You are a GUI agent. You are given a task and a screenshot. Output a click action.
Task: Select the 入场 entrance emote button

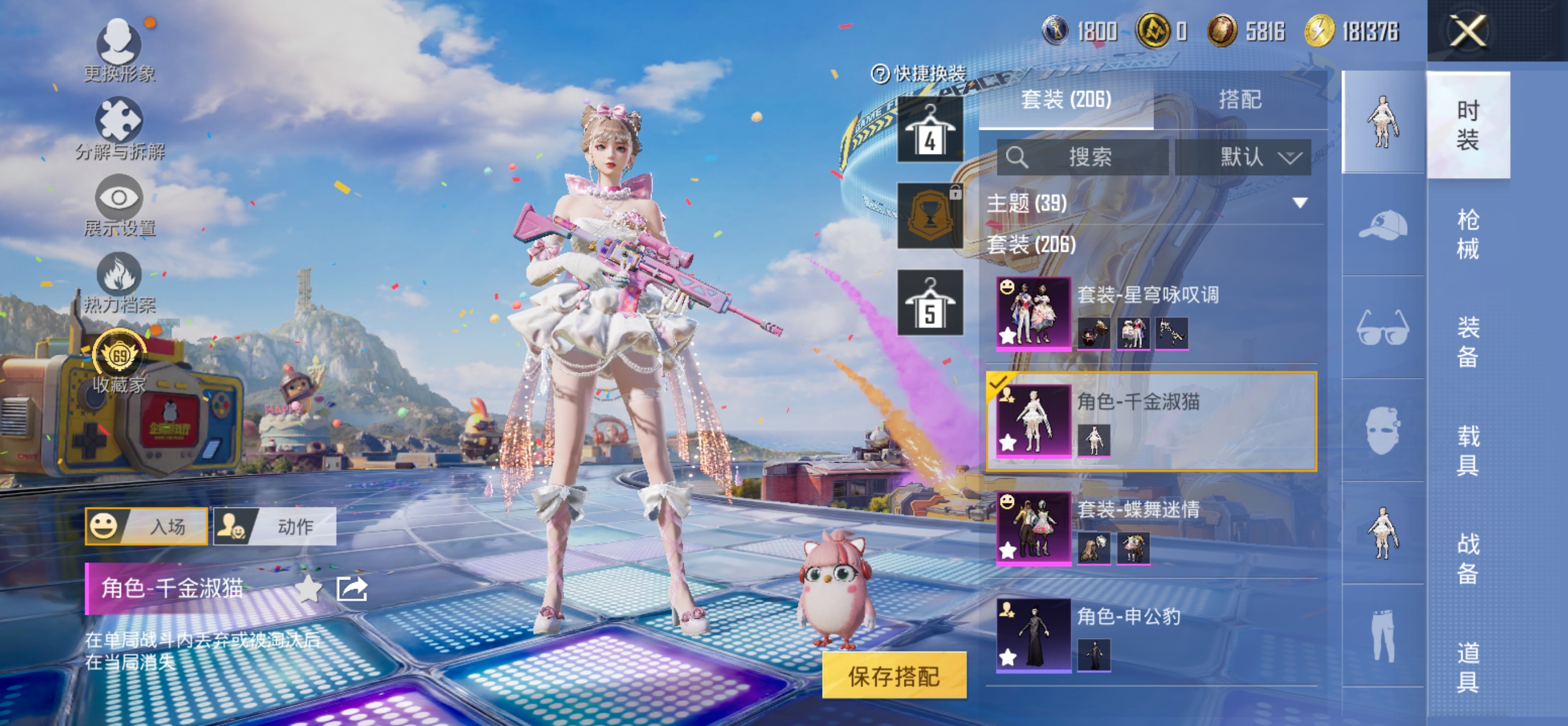(x=146, y=526)
